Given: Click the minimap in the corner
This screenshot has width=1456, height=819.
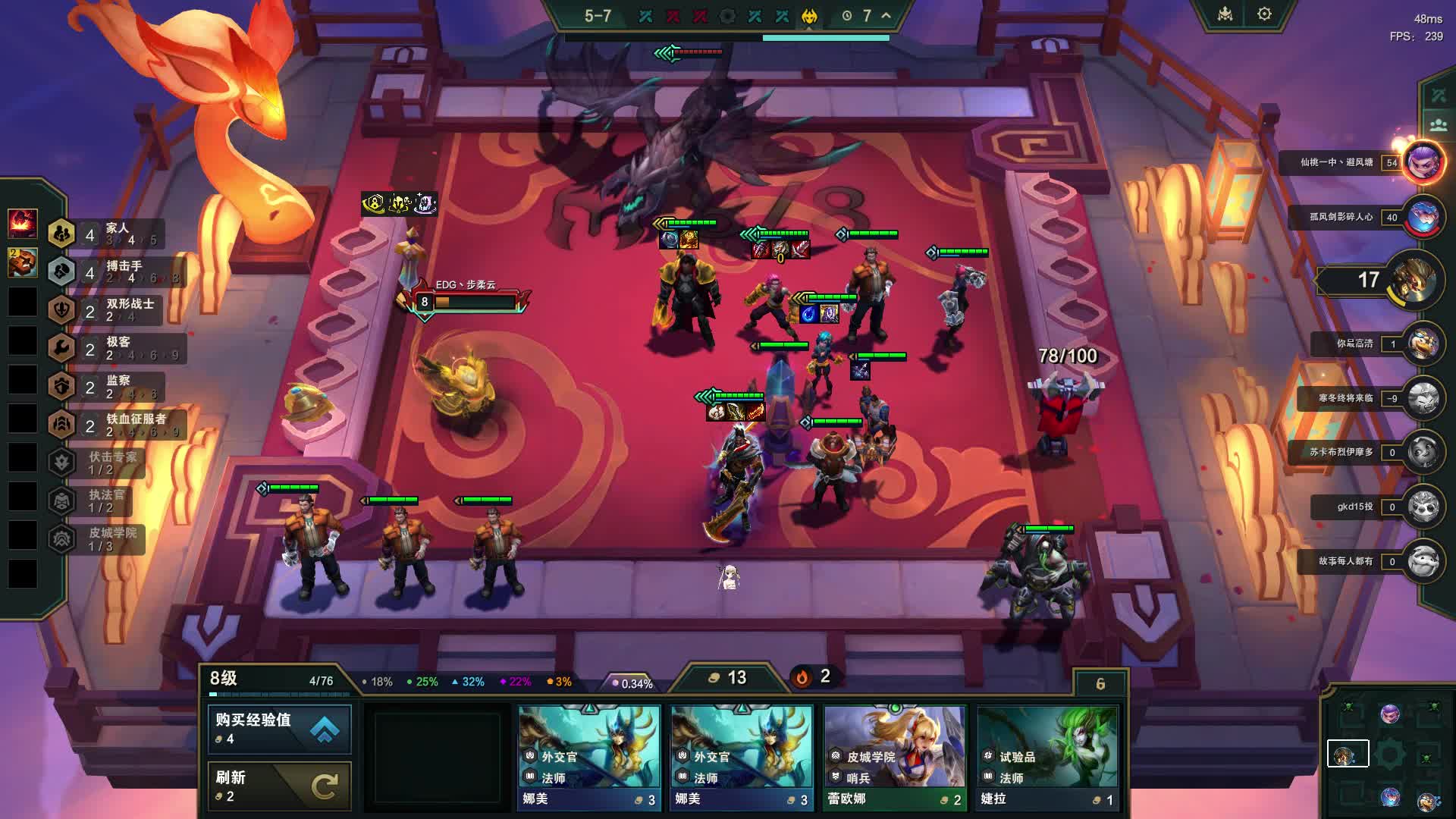Looking at the screenshot, I should pos(1389,755).
